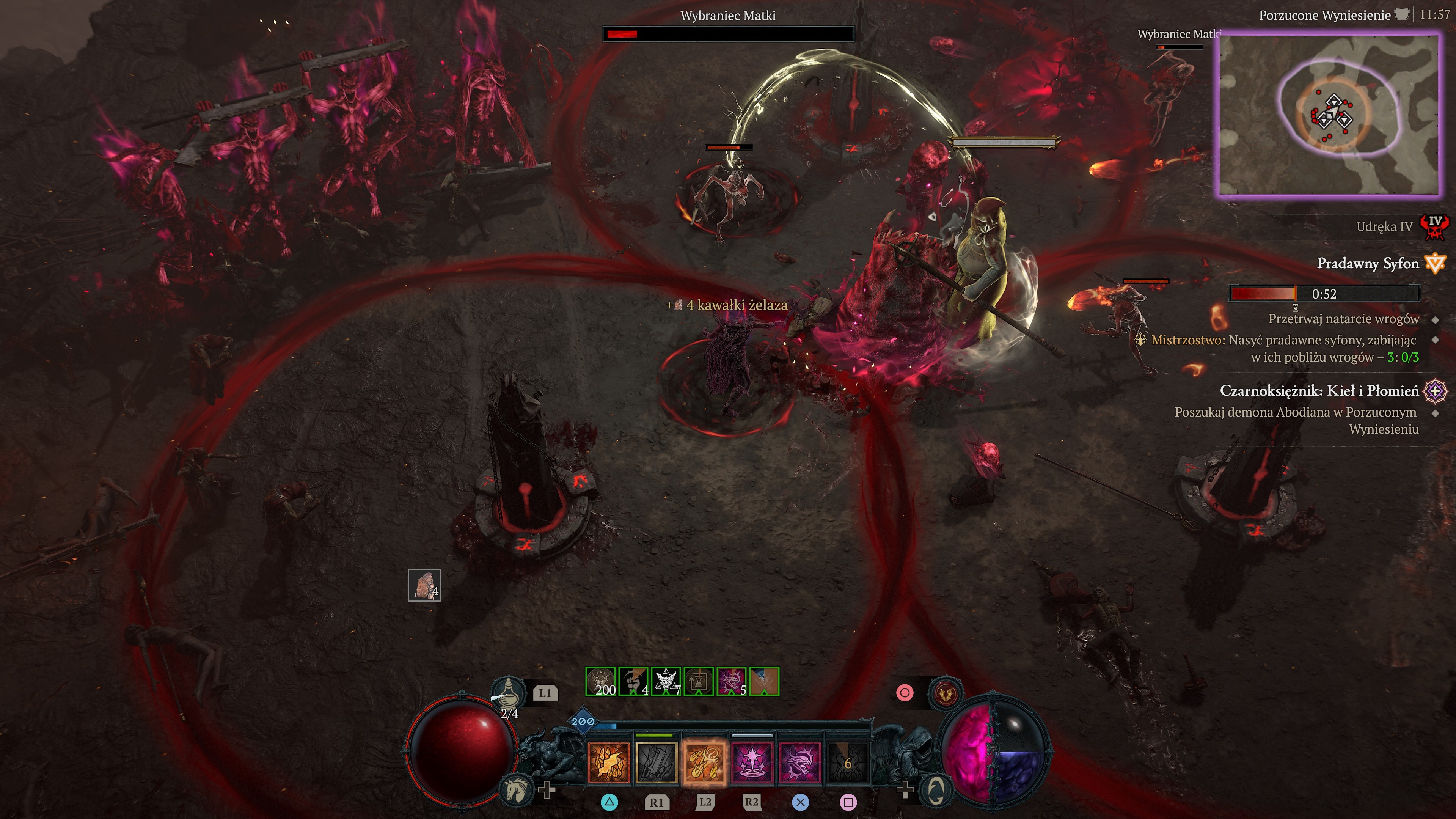
Task: Click the red winged emblem icon
Action: 944,693
